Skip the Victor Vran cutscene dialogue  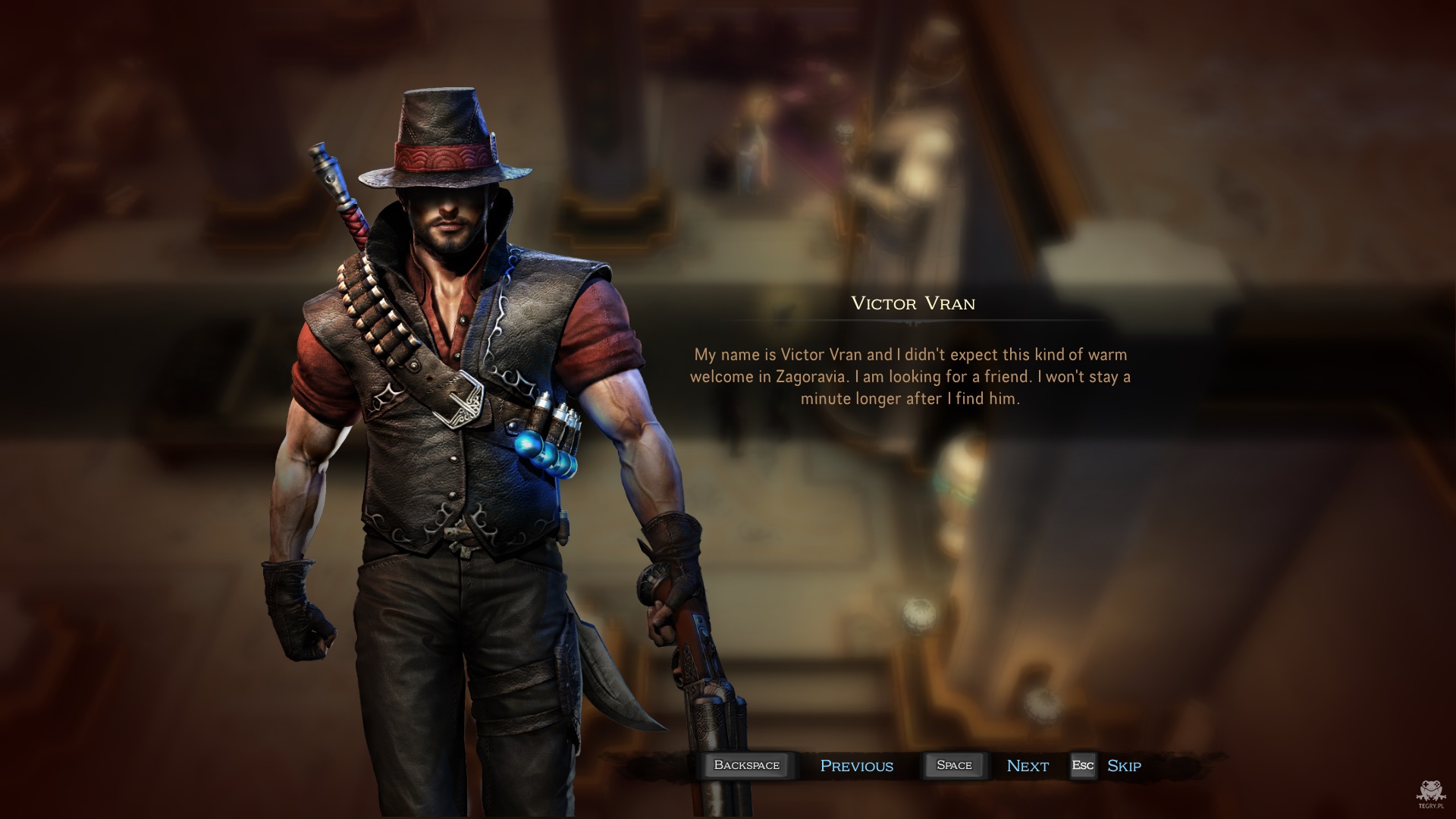[1123, 766]
